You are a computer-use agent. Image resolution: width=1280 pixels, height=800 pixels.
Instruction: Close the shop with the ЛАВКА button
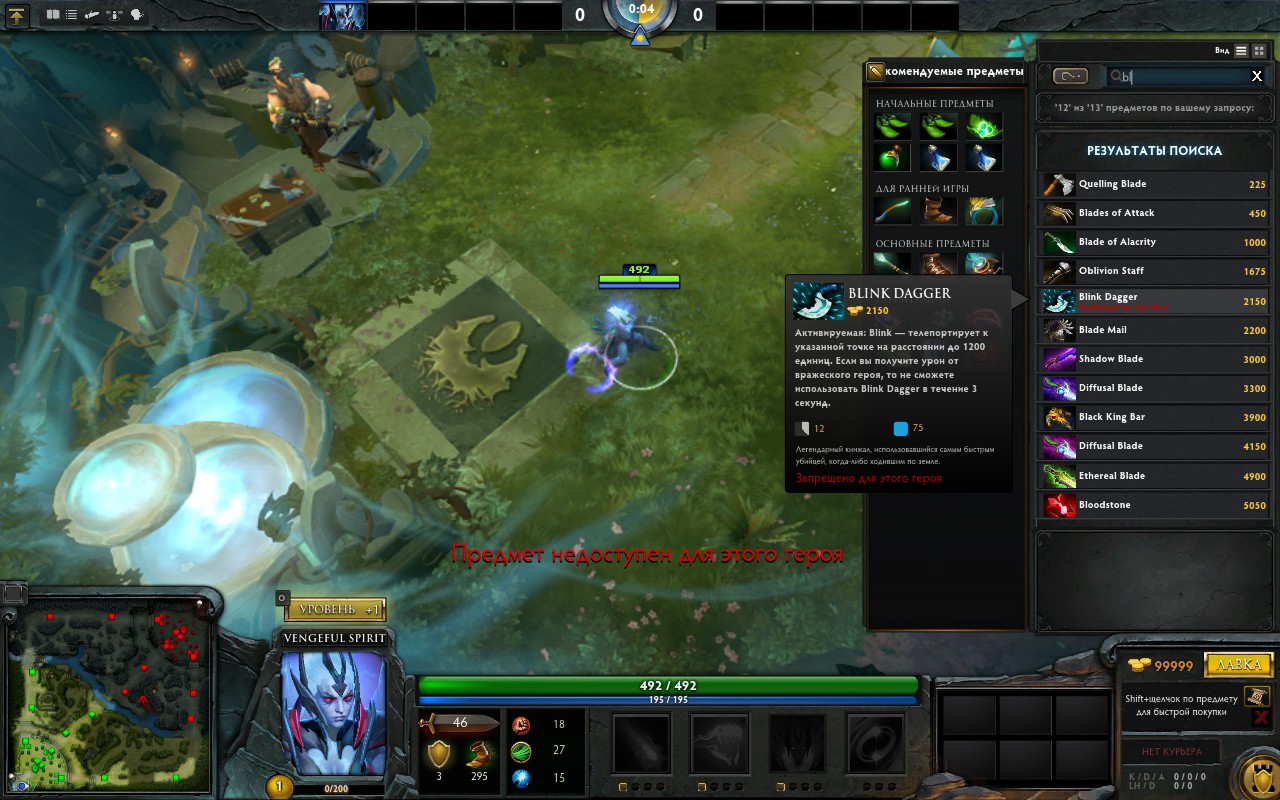pyautogui.click(x=1238, y=665)
